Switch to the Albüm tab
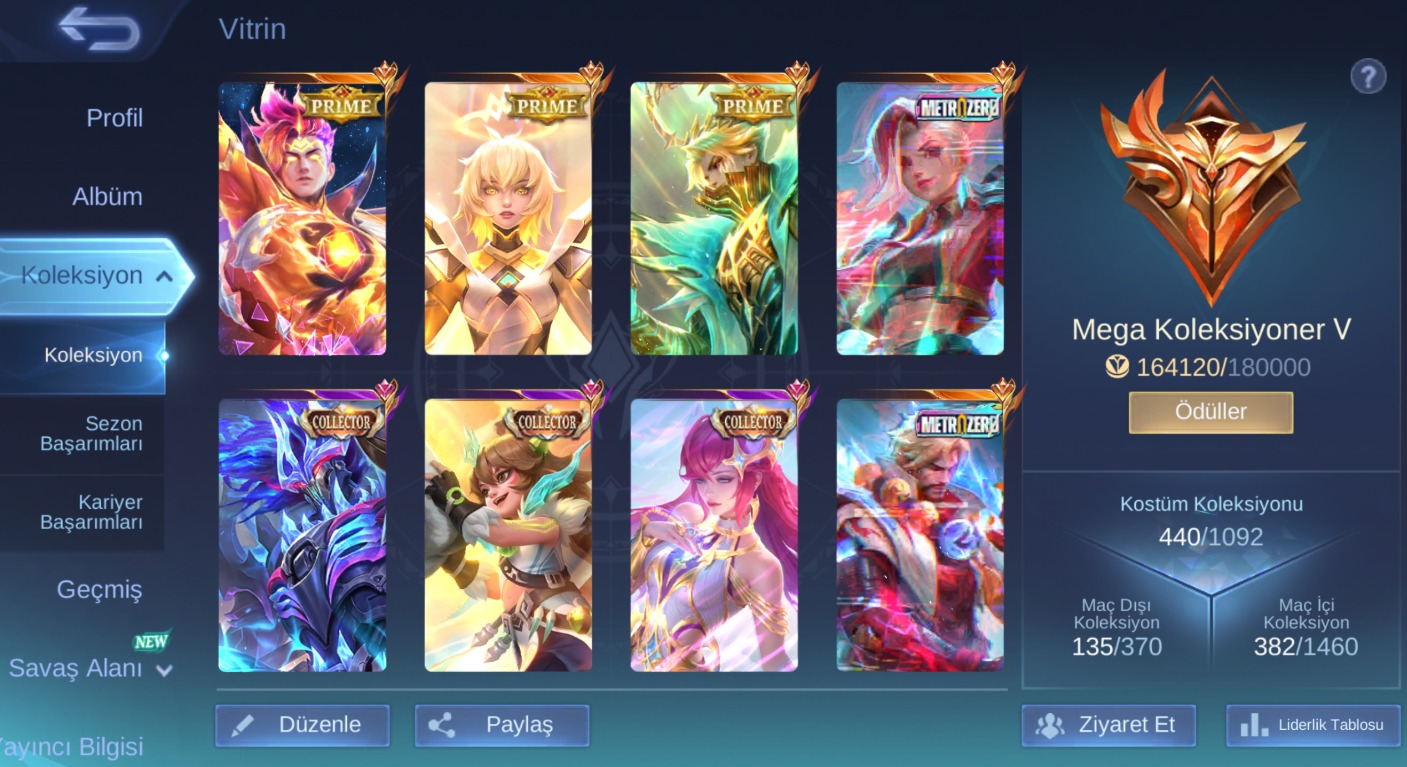 (x=107, y=197)
